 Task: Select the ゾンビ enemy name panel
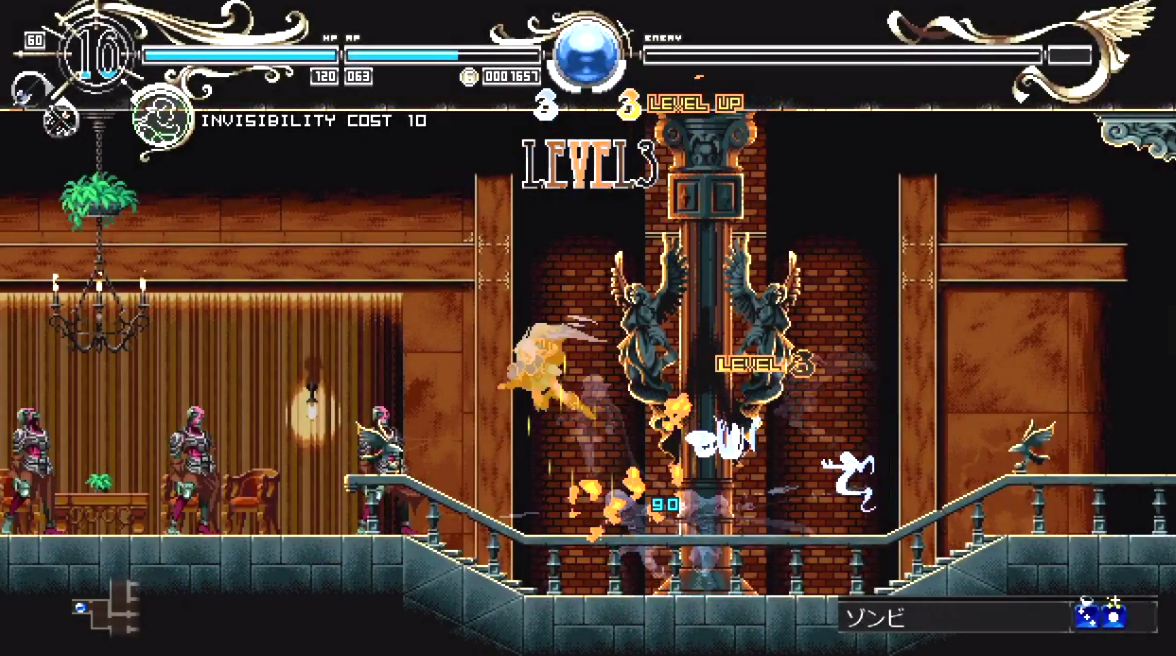point(952,616)
